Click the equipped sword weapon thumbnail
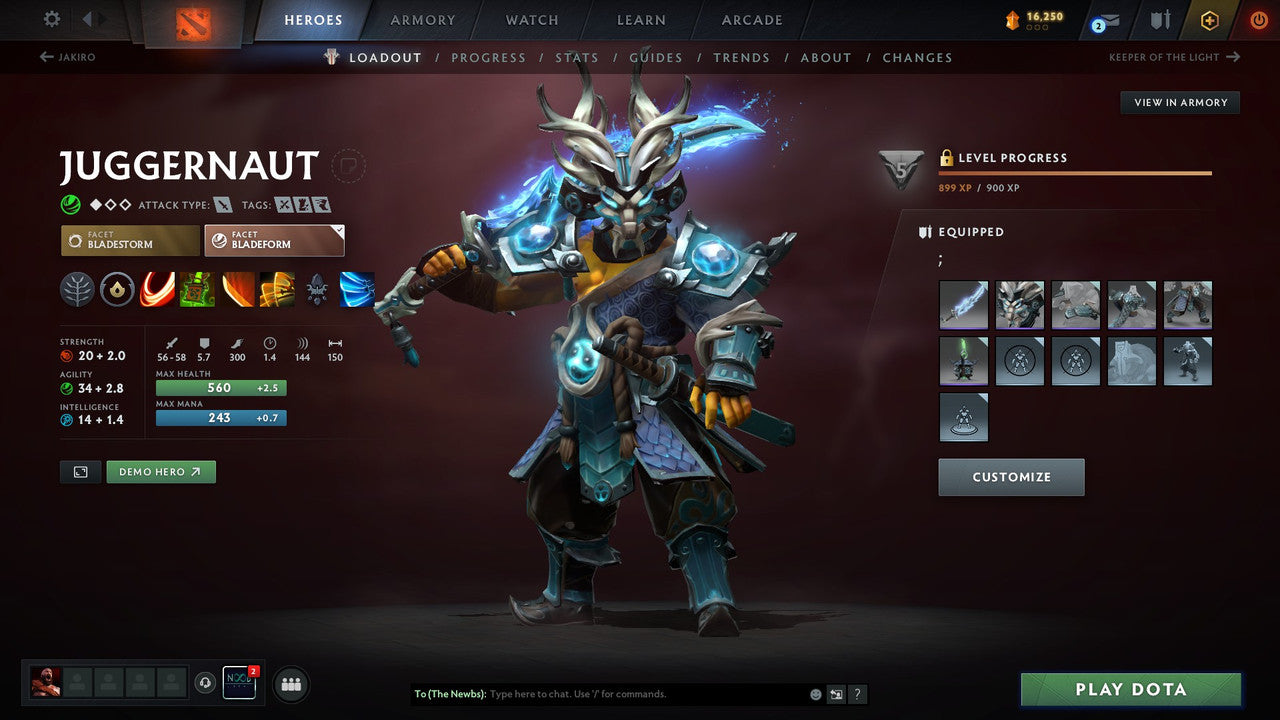 click(963, 304)
